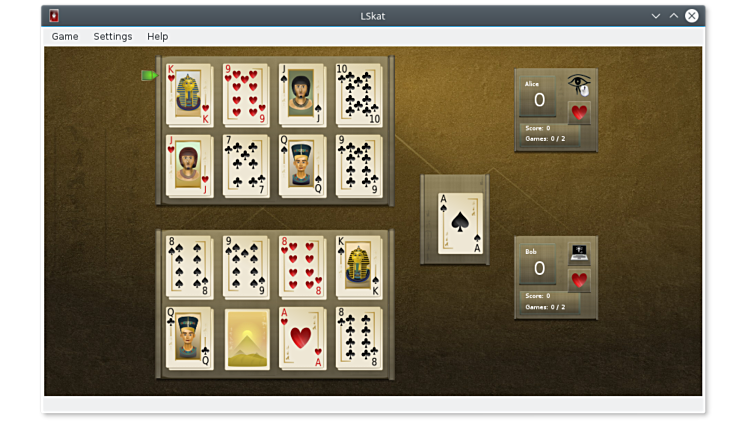Select the nine of spades card
The image size is (752, 423).
coord(246,267)
